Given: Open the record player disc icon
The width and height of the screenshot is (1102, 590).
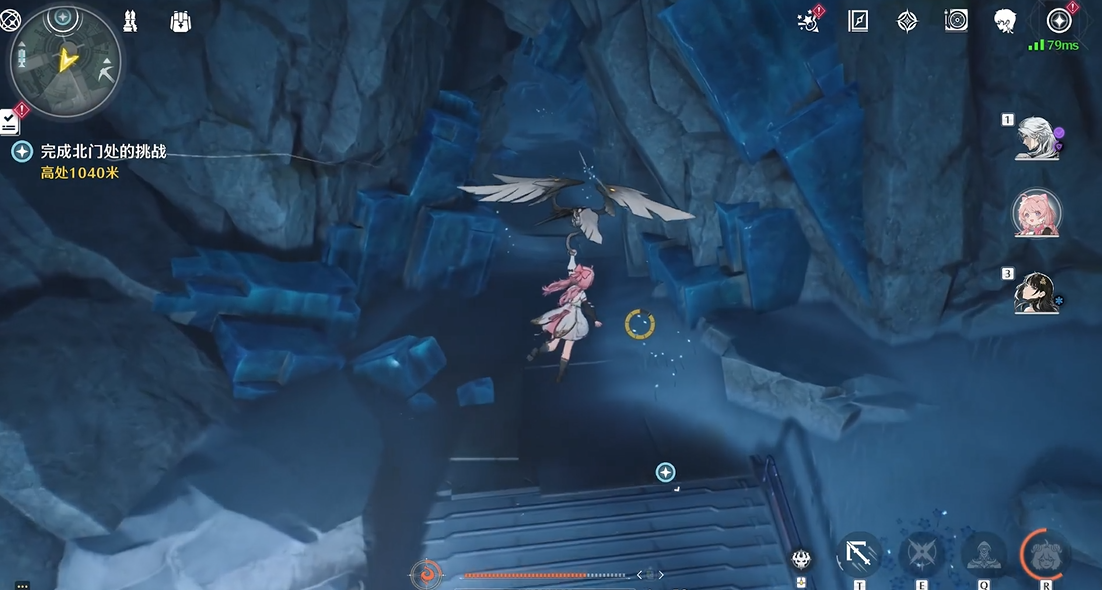Looking at the screenshot, I should pos(956,21).
